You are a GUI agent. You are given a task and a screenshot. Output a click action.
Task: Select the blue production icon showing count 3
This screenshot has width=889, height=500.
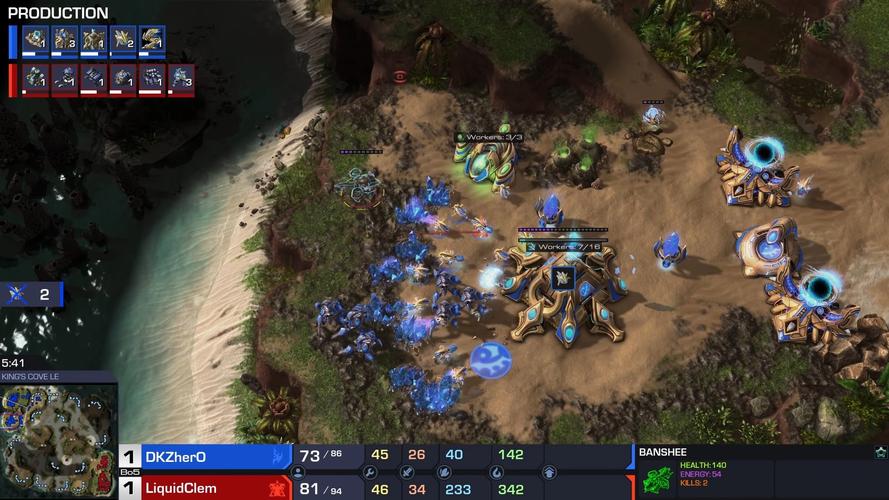coord(65,40)
